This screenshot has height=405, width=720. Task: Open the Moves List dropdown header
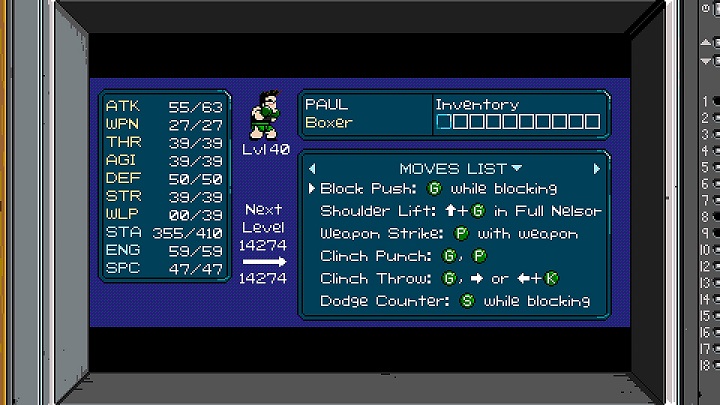(460, 168)
